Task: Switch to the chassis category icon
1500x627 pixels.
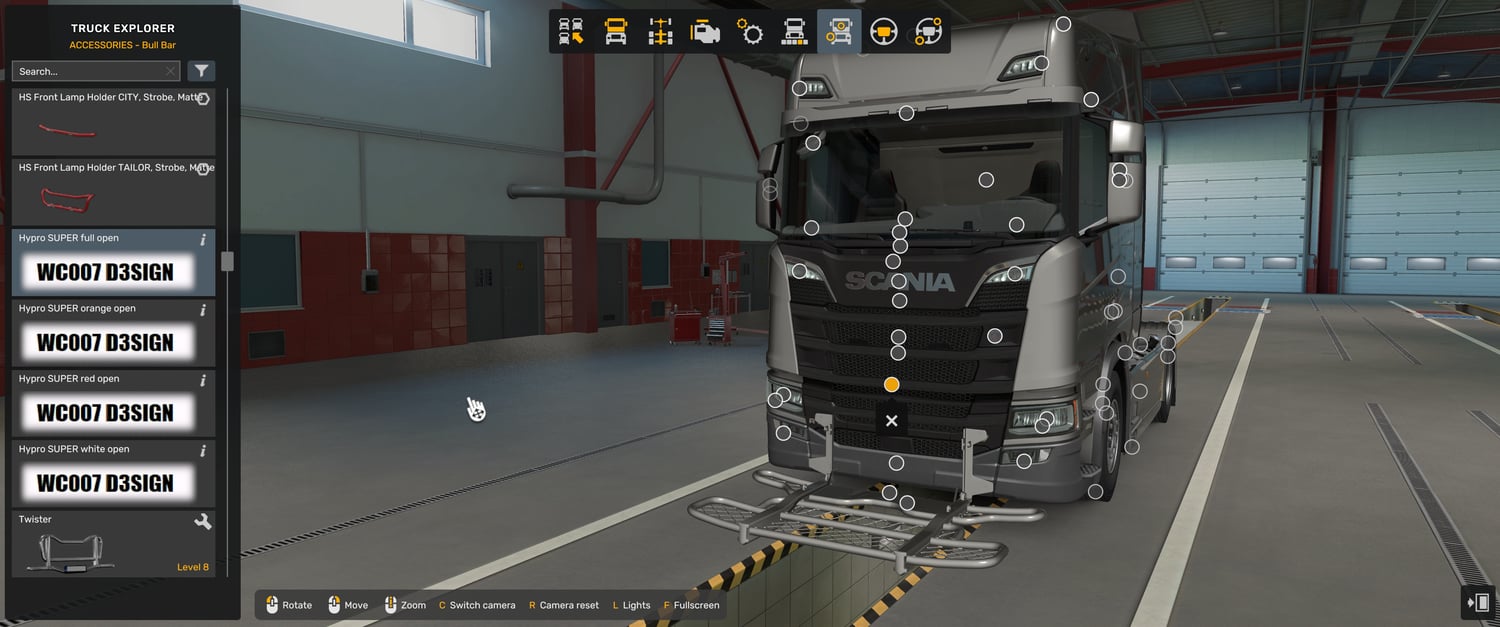Action: (660, 32)
